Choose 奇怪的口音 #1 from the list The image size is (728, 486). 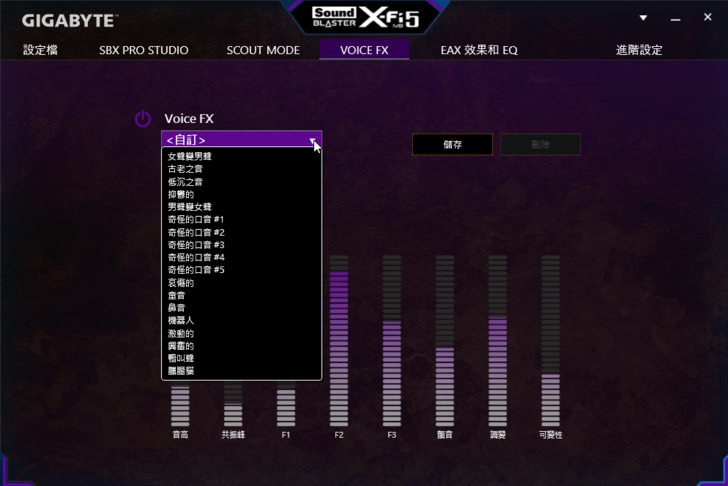[196, 219]
